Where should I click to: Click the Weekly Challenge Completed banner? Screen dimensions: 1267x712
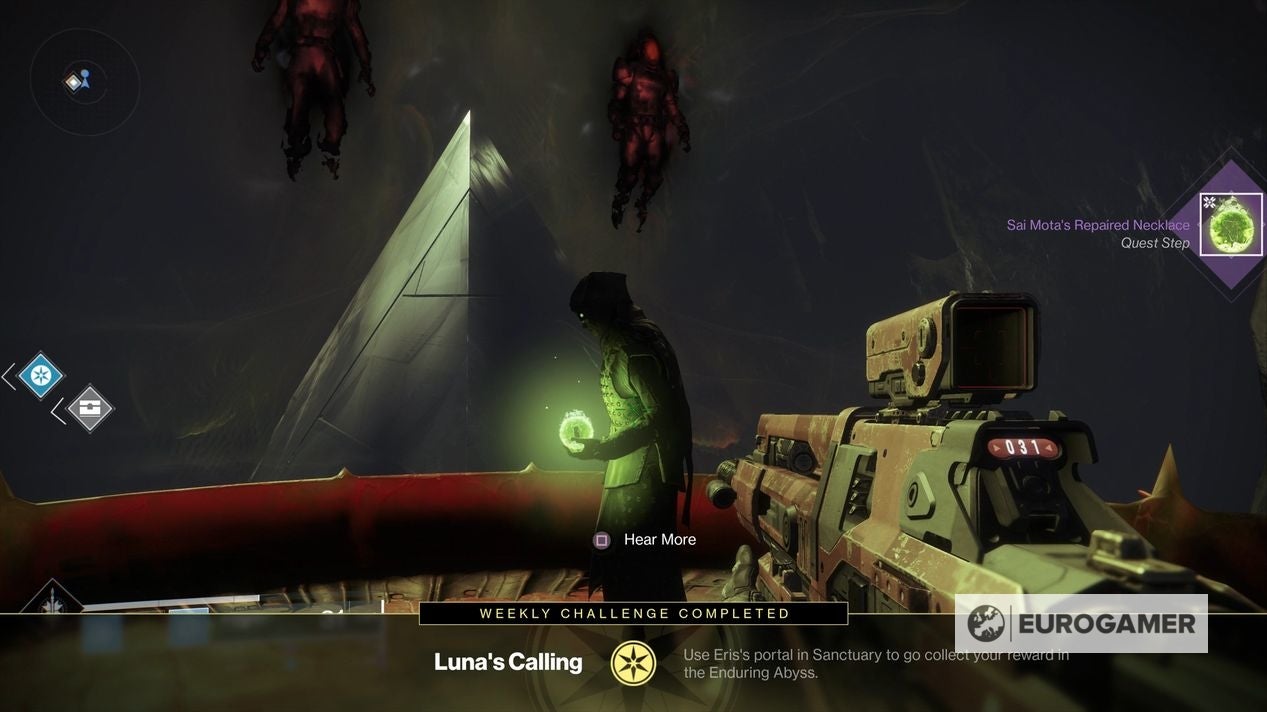pos(633,614)
